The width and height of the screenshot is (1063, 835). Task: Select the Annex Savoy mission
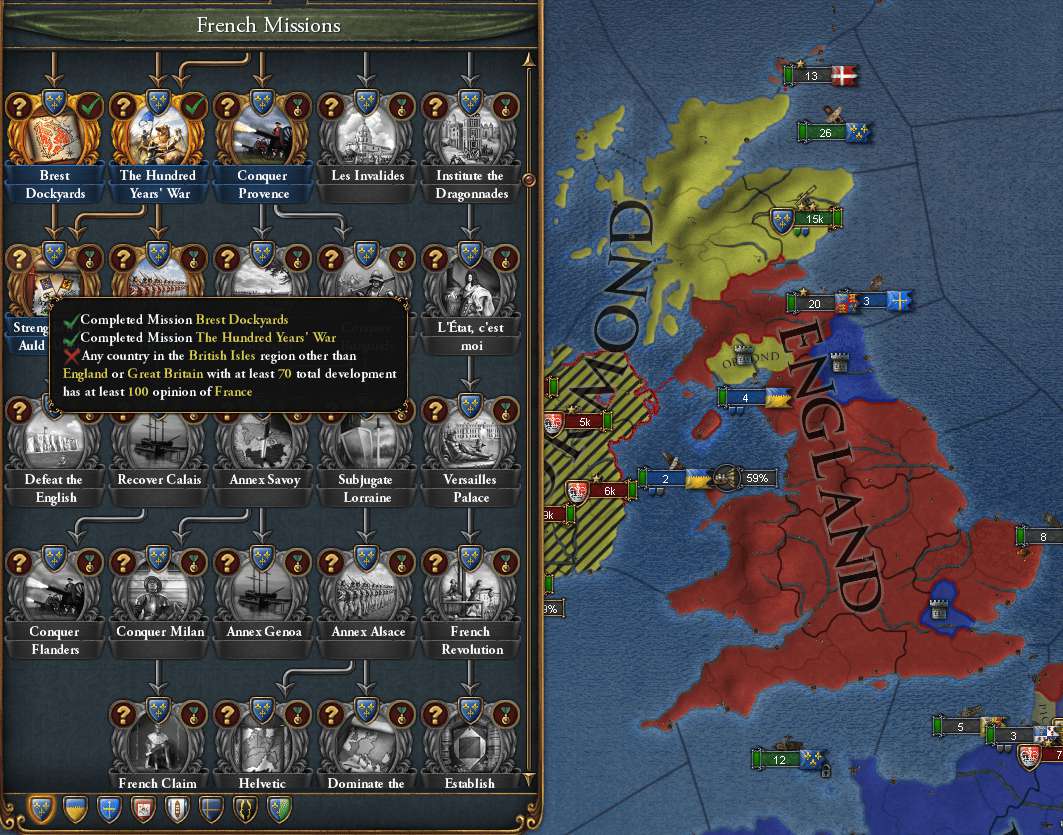[262, 438]
